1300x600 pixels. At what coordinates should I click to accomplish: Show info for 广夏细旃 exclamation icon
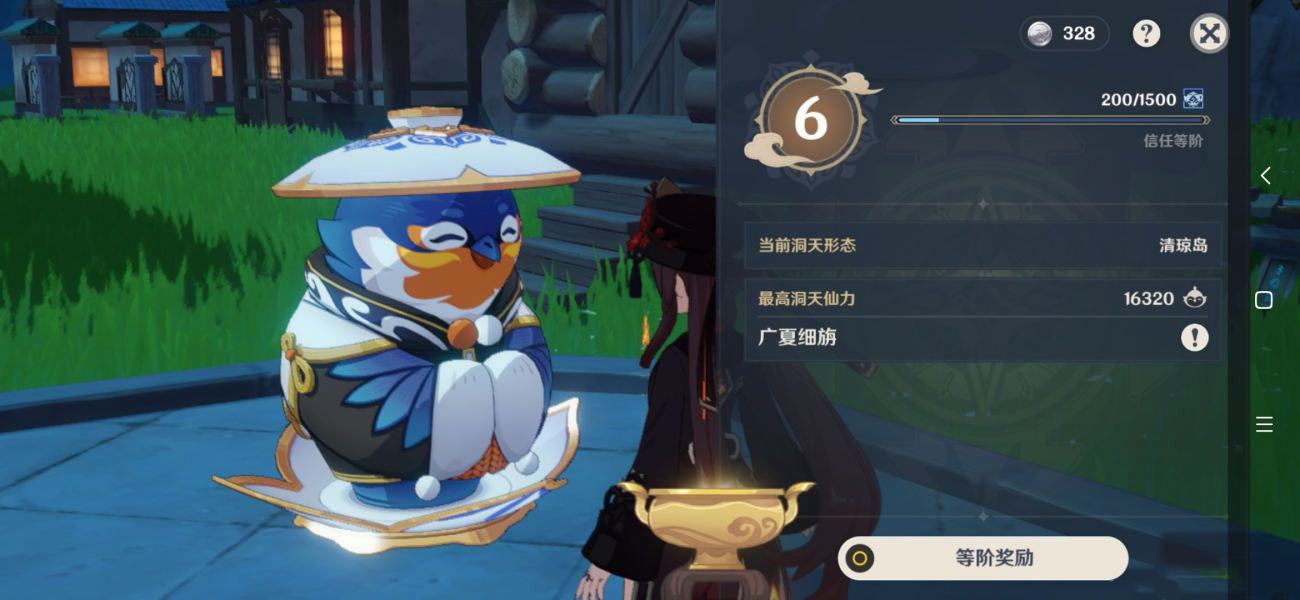1194,338
